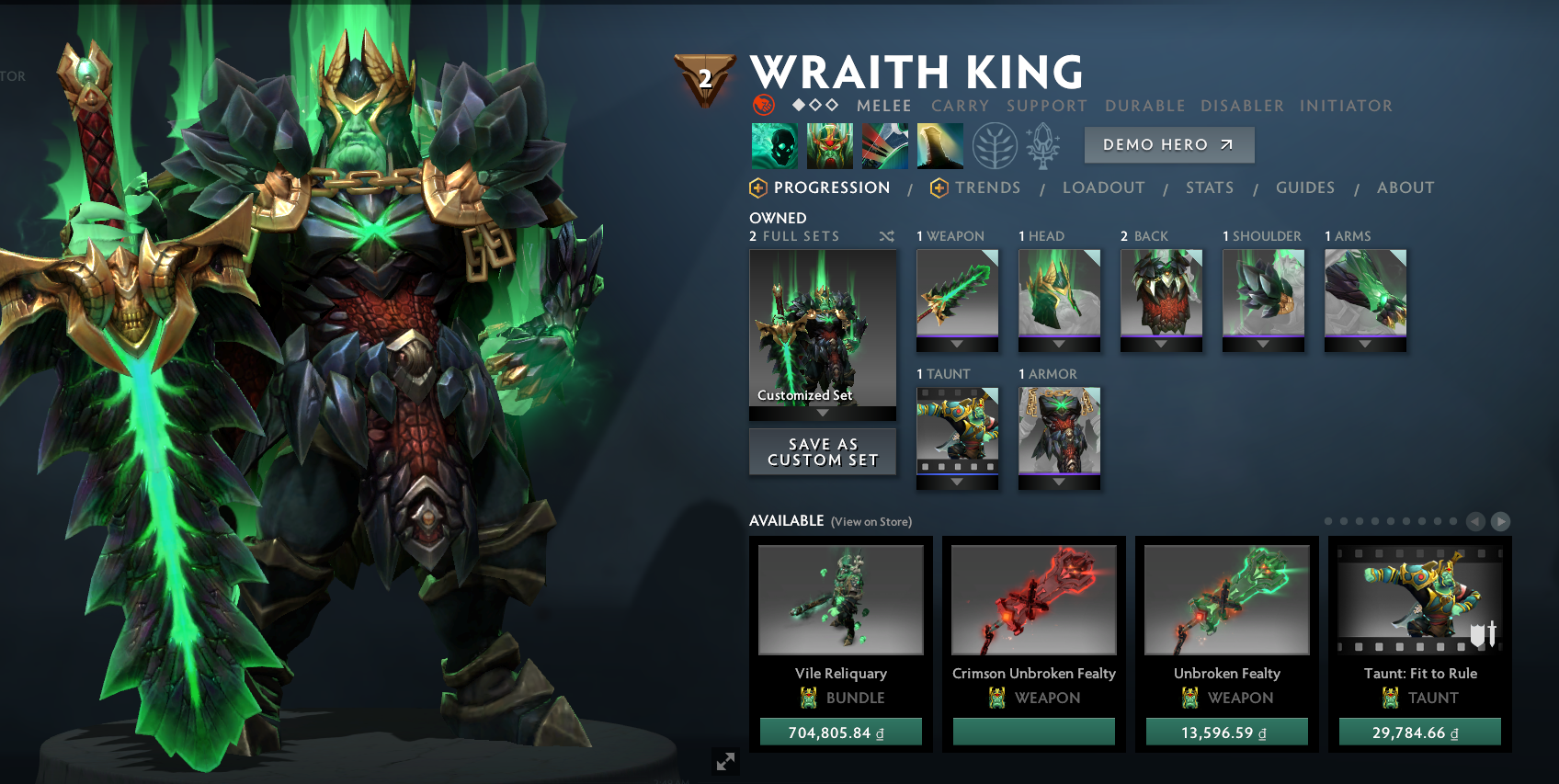Select the Mortal Strike ability icon
Viewport: 1559px width, 784px height.
[x=885, y=144]
